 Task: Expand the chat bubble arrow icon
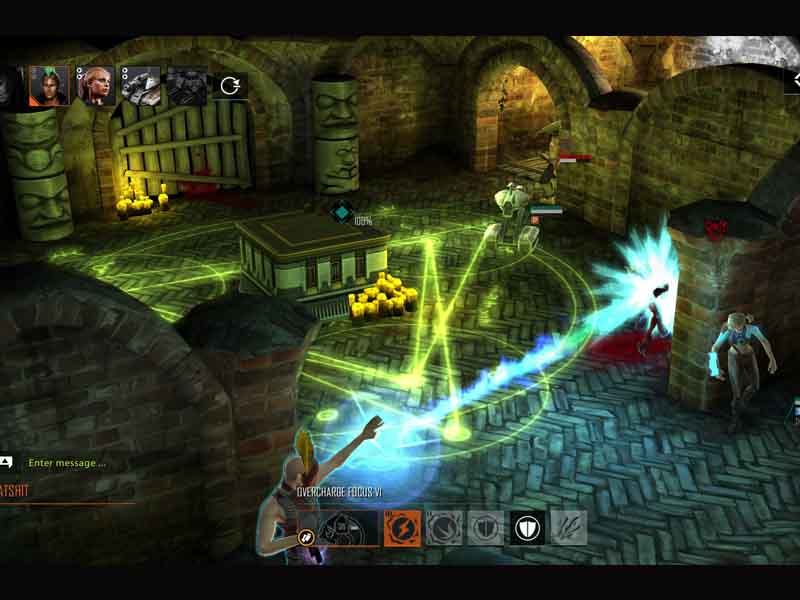pyautogui.click(x=6, y=462)
